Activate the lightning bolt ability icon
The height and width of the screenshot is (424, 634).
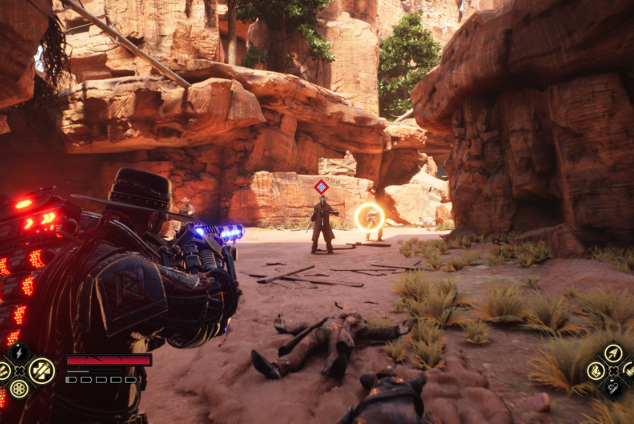pos(18,351)
